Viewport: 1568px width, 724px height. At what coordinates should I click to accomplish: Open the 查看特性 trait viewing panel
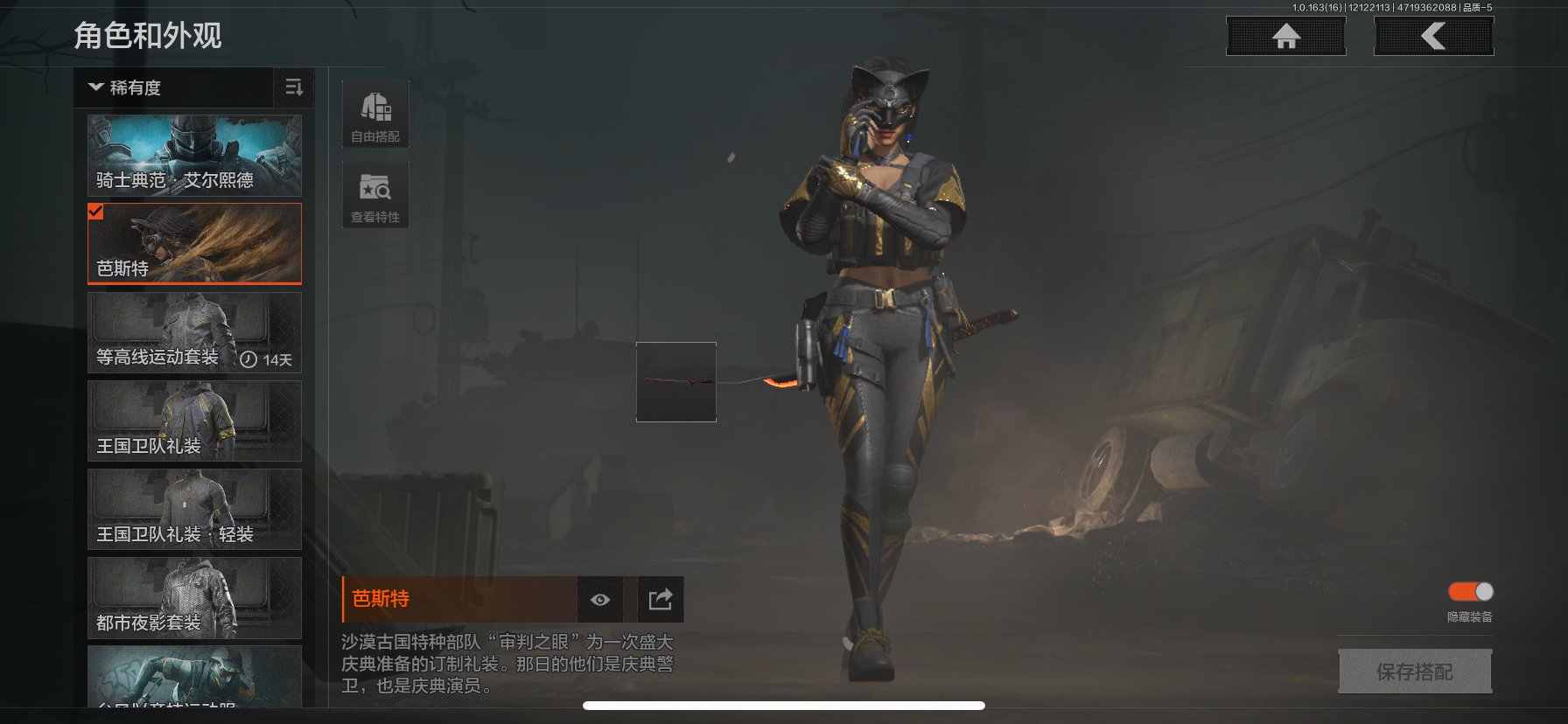(x=374, y=192)
